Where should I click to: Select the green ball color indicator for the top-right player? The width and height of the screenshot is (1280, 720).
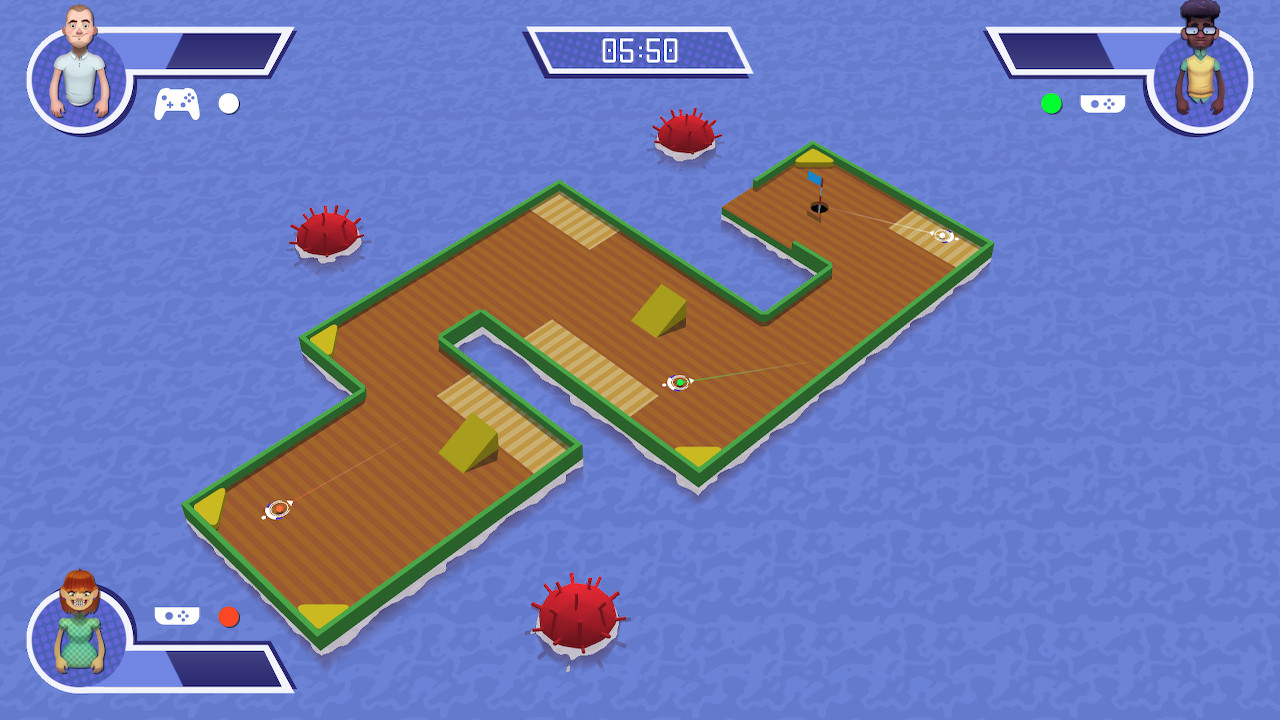point(1051,102)
